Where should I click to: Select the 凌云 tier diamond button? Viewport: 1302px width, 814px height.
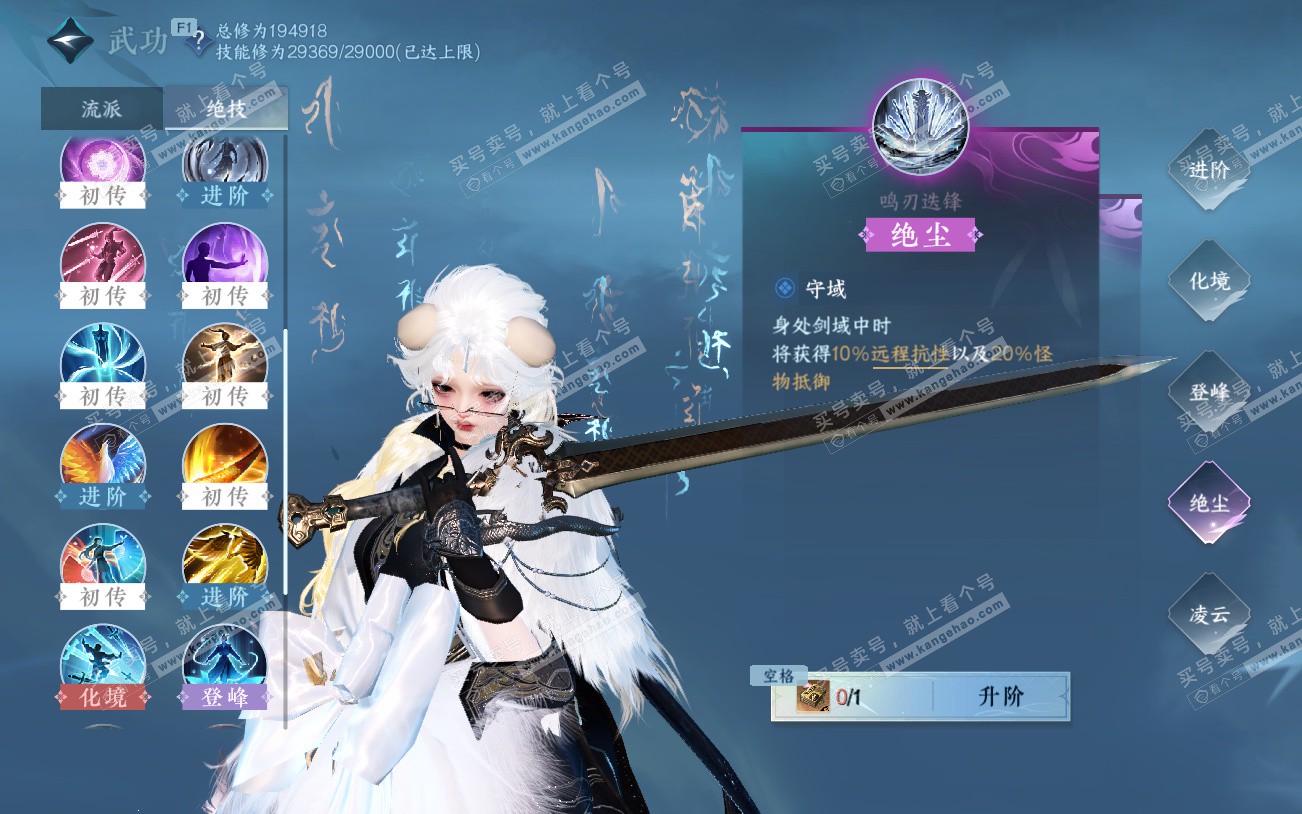pyautogui.click(x=1208, y=614)
